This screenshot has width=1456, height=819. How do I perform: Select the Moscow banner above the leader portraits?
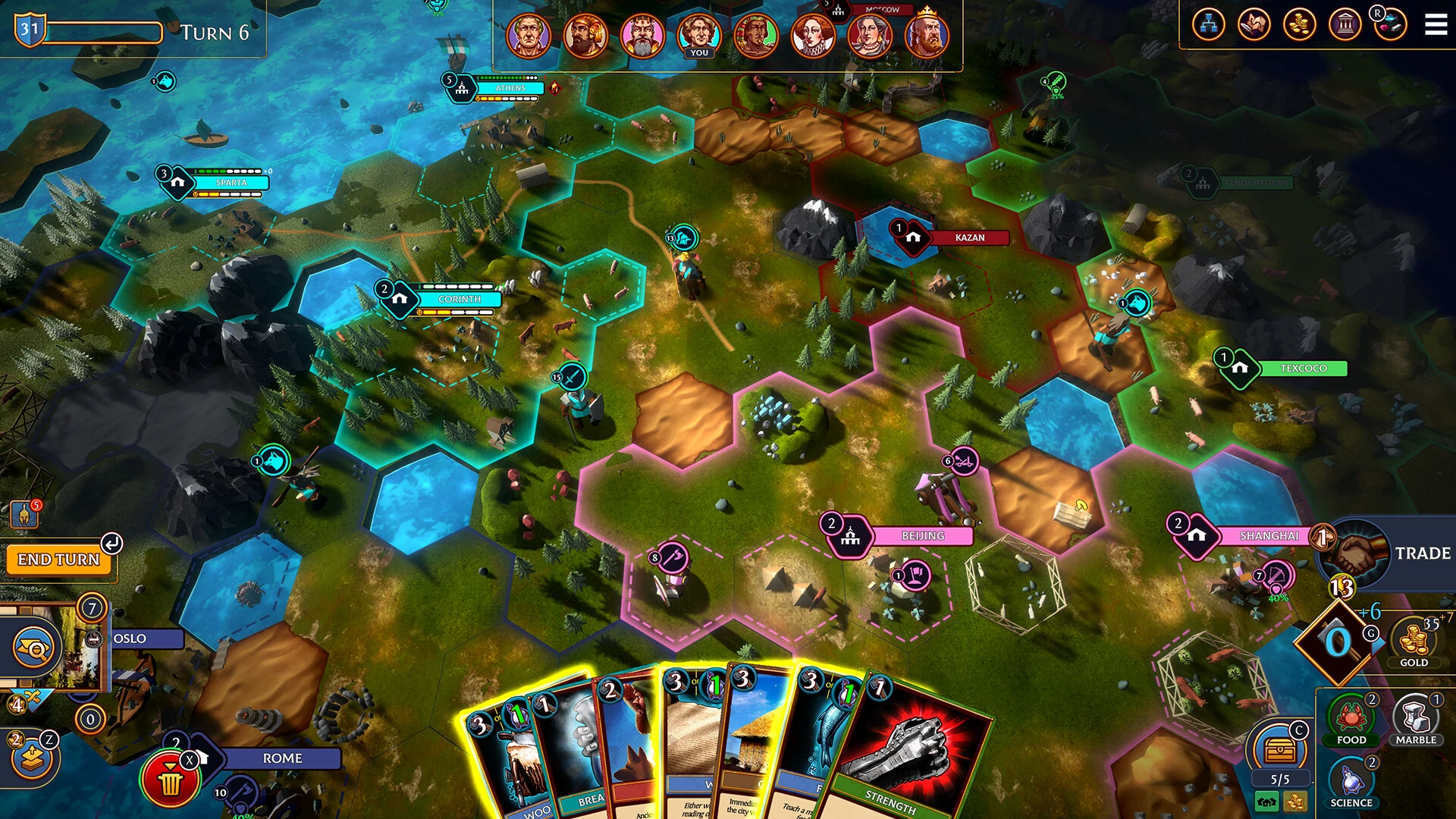click(x=884, y=9)
